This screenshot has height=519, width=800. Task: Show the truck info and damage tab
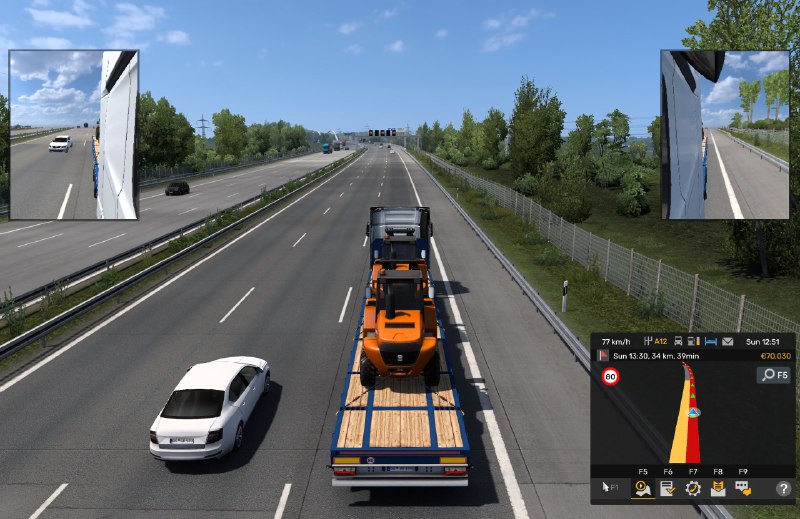(717, 488)
